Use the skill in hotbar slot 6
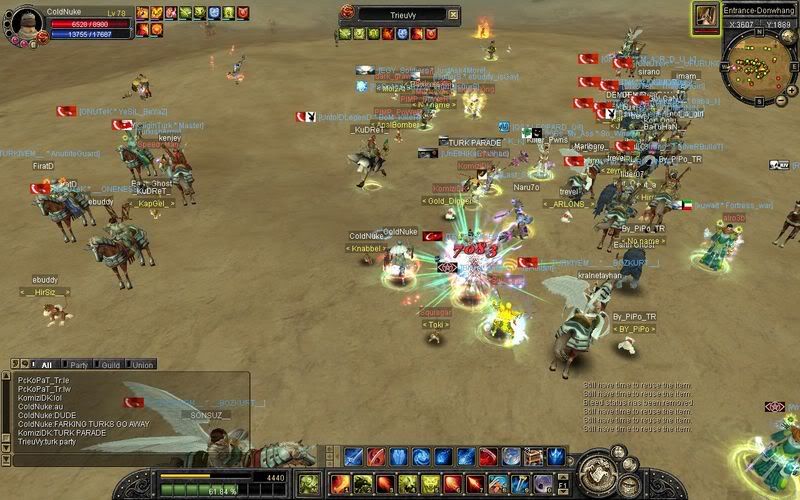Image resolution: width=800 pixels, height=500 pixels. 454,484
